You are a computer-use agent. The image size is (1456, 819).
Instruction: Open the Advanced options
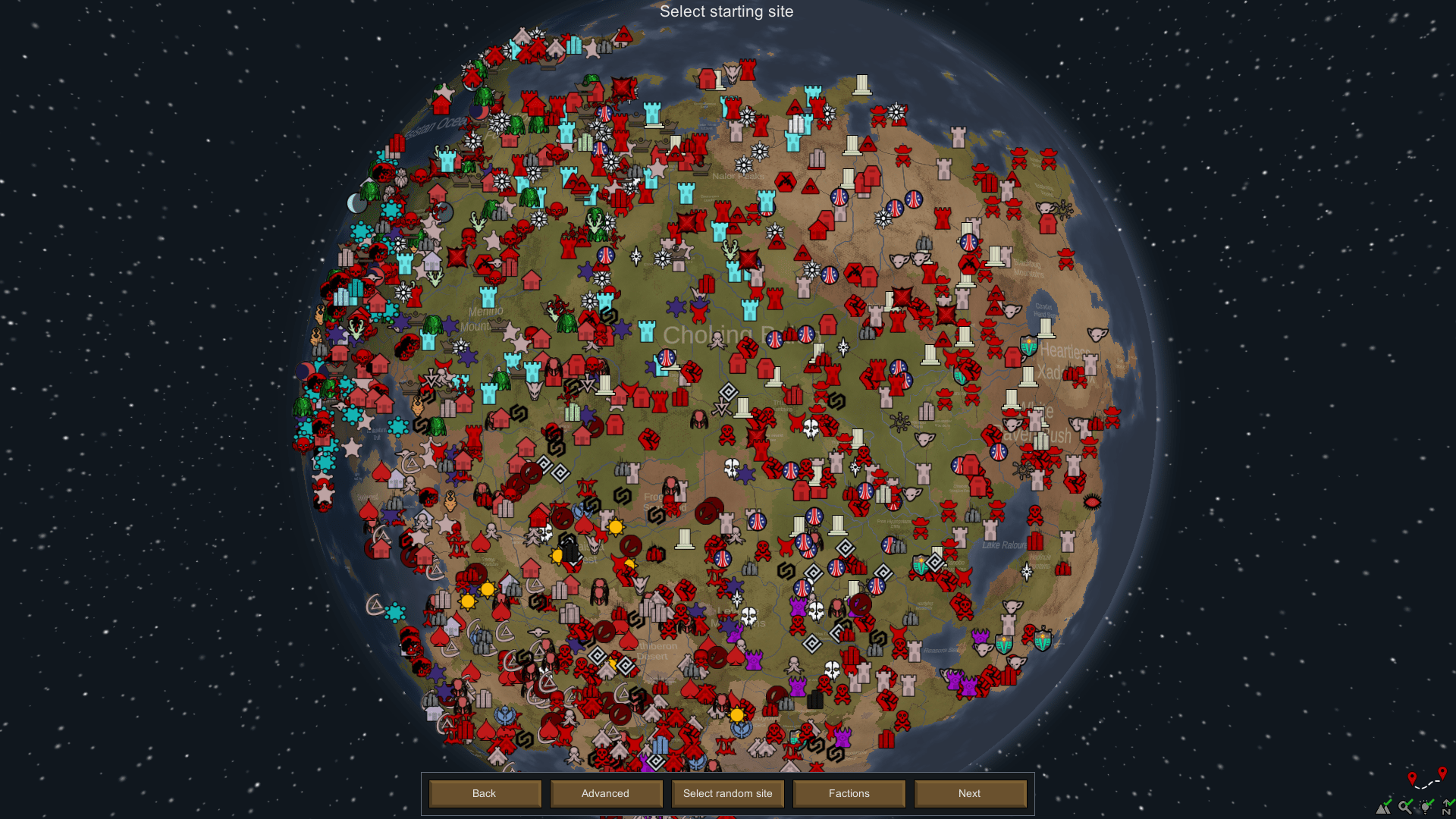(x=605, y=793)
